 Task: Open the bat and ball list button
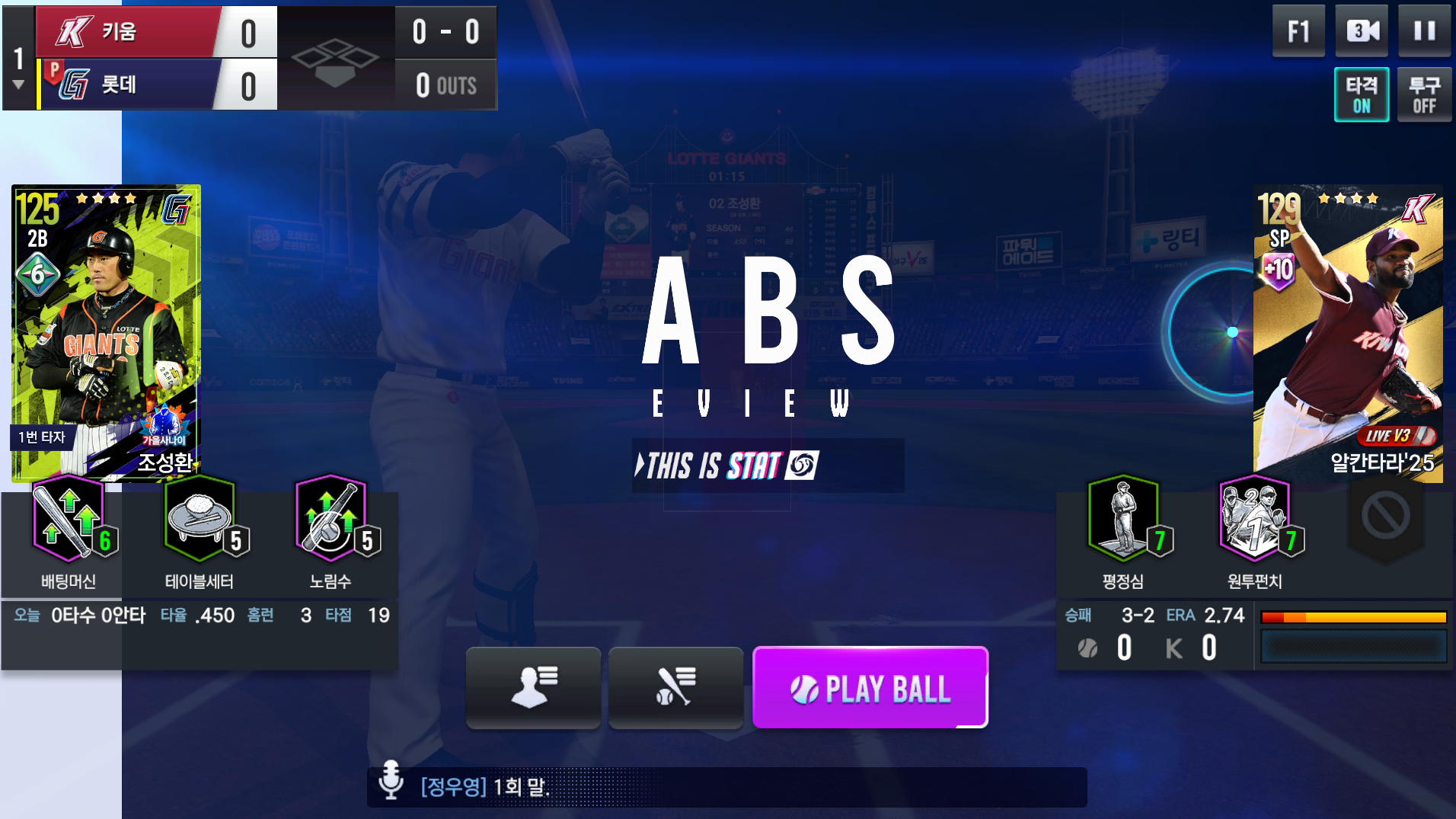pyautogui.click(x=675, y=687)
